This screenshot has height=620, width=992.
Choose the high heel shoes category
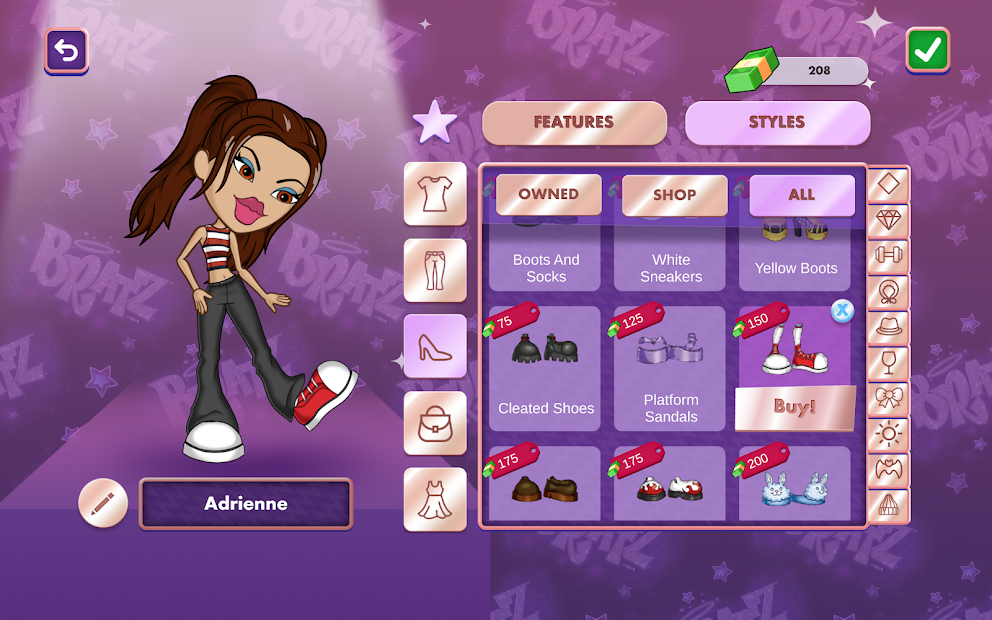(435, 346)
